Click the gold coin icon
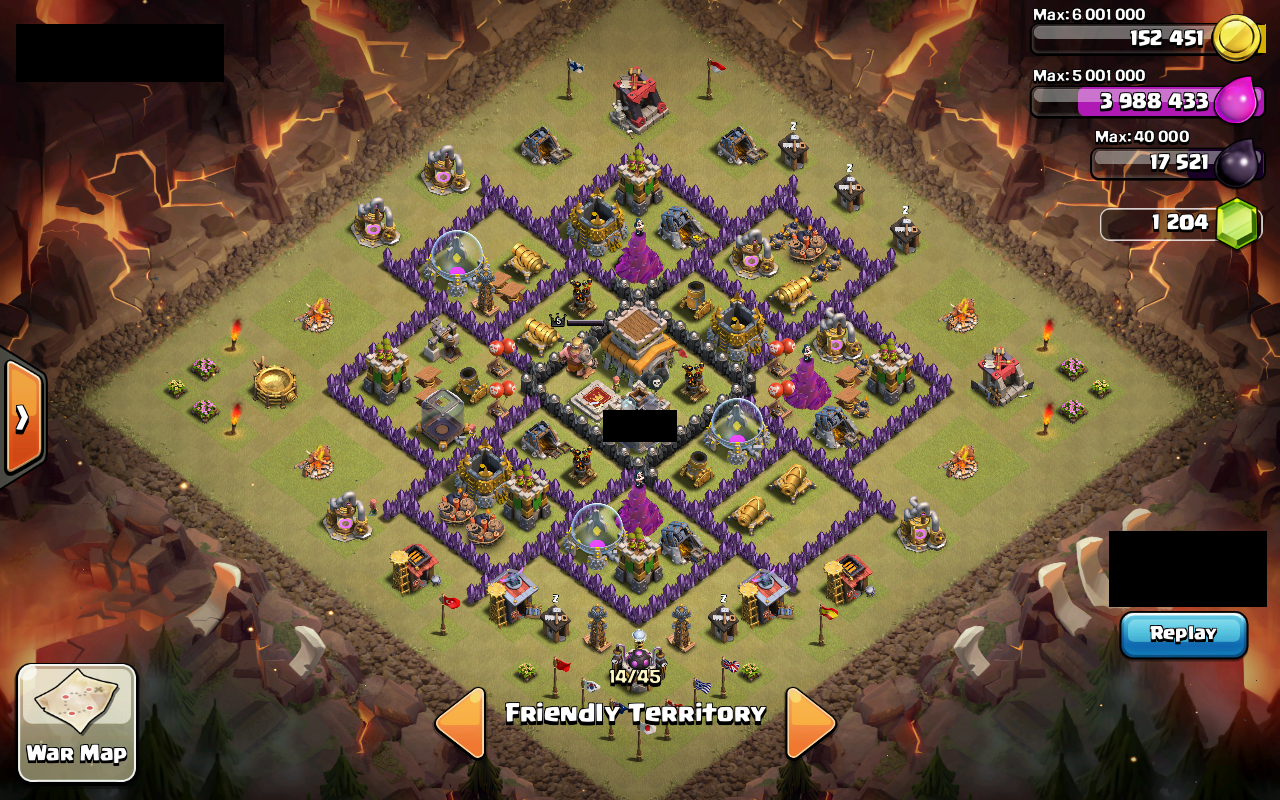1280x800 pixels. pos(1240,38)
